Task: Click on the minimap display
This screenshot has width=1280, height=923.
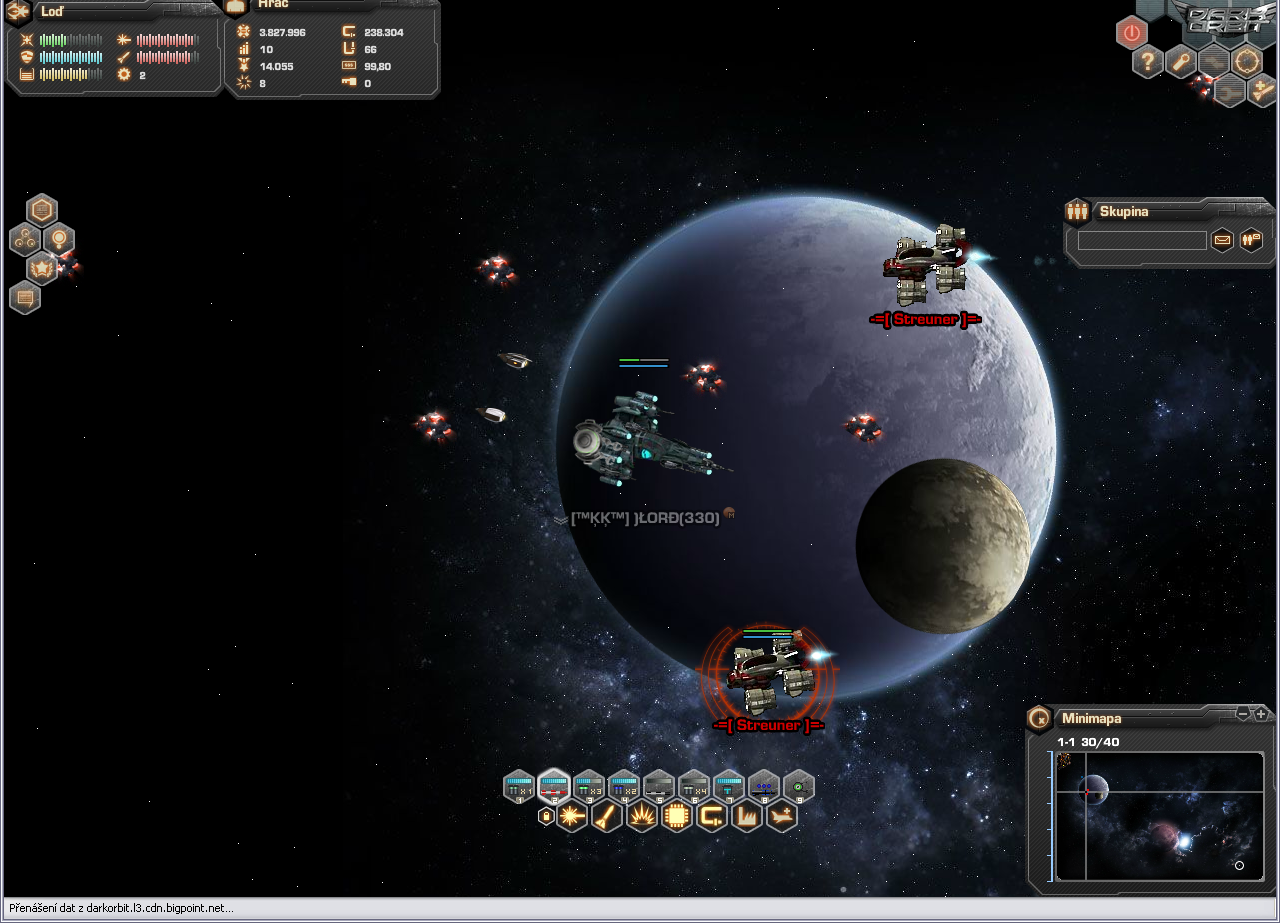Action: click(x=1160, y=815)
